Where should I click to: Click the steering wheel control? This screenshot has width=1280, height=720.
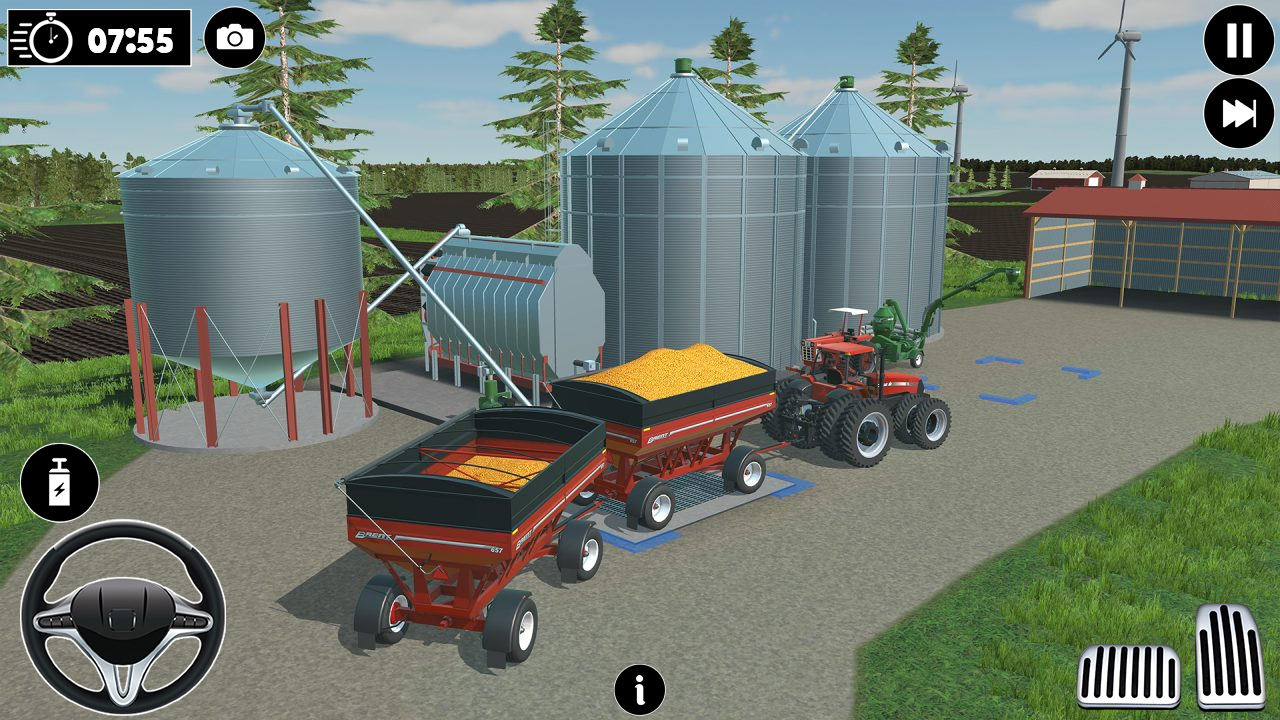(123, 616)
